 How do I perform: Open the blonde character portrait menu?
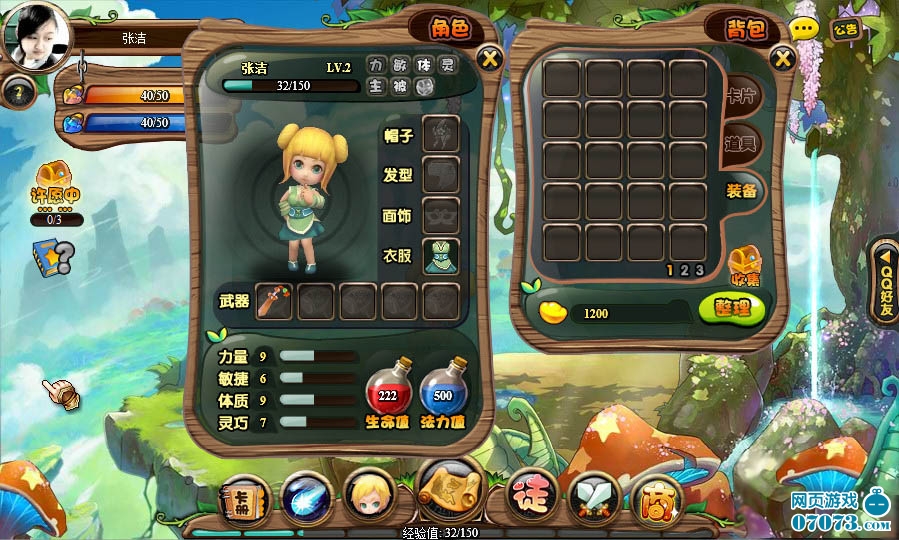pyautogui.click(x=364, y=495)
